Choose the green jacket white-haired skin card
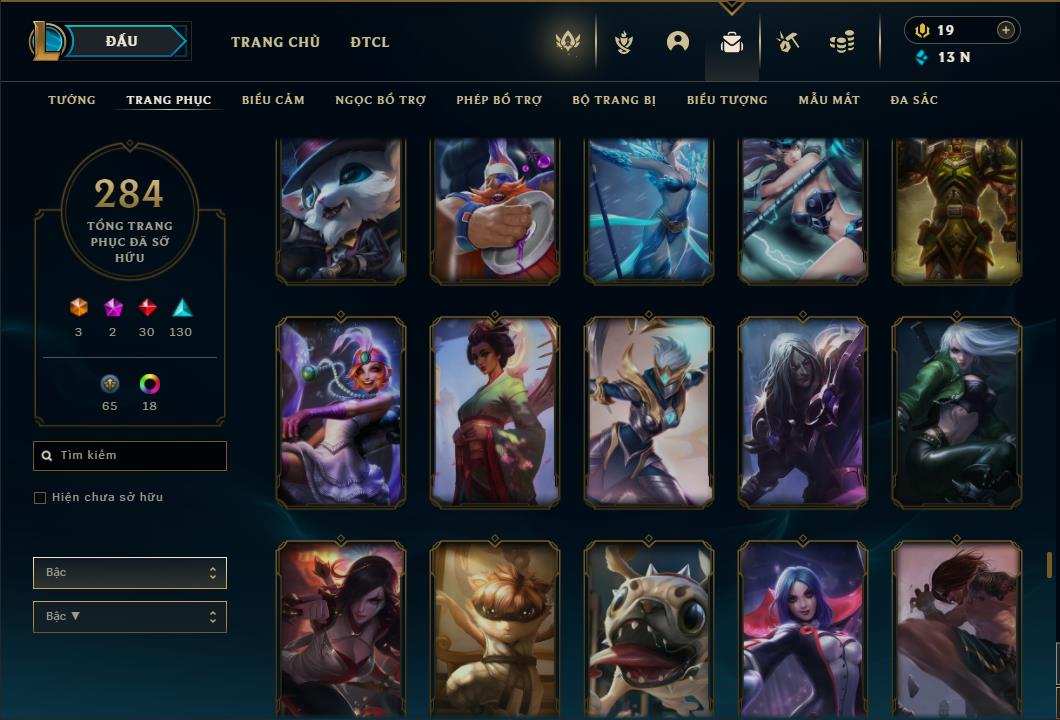1060x720 pixels. (957, 412)
